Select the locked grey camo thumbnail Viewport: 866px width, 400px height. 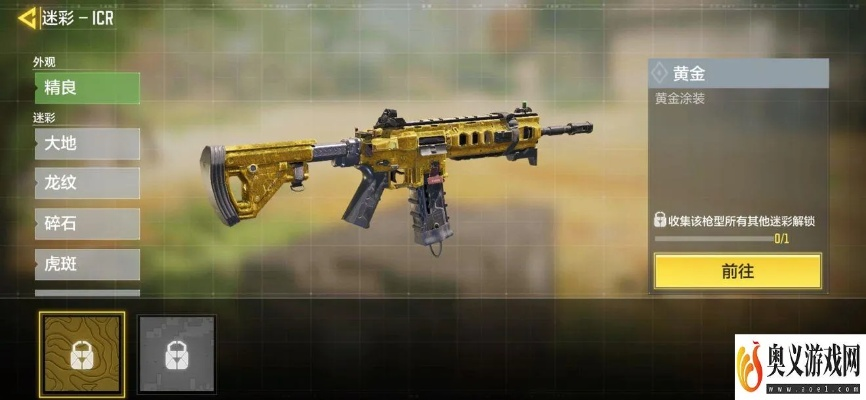176,352
